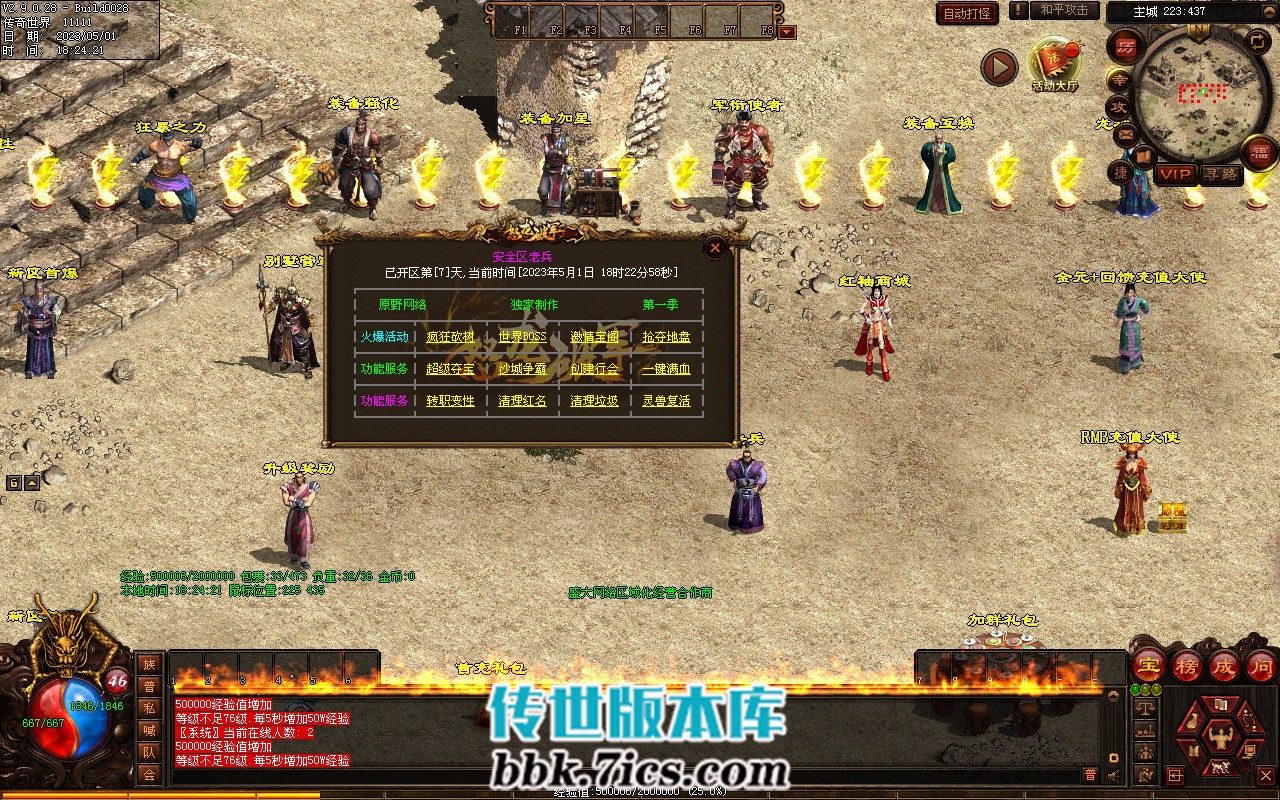Select the 世界BOSS link

522,337
